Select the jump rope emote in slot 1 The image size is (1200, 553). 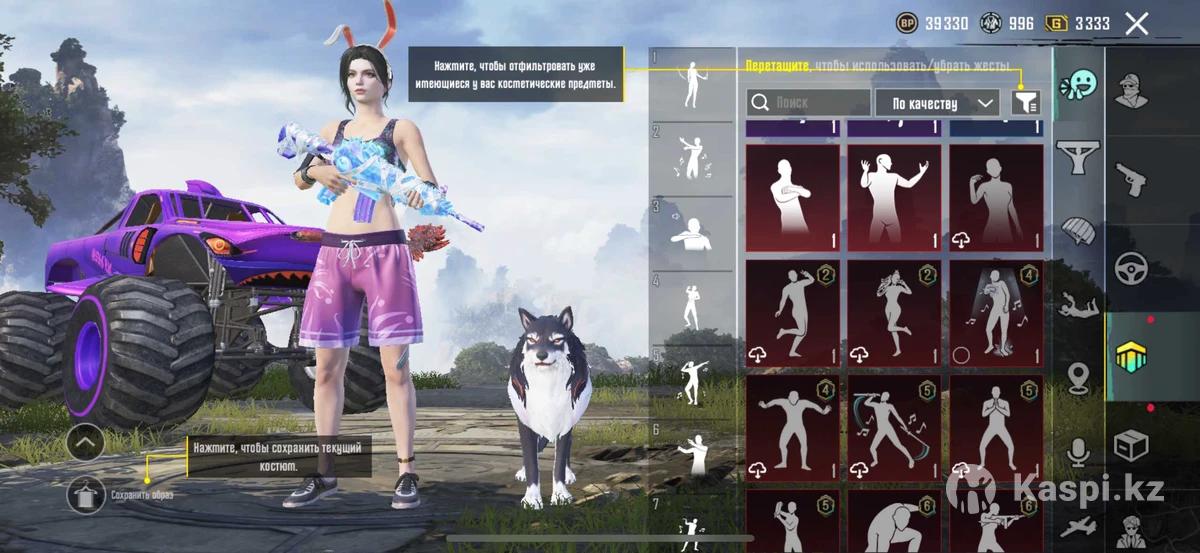click(x=691, y=85)
